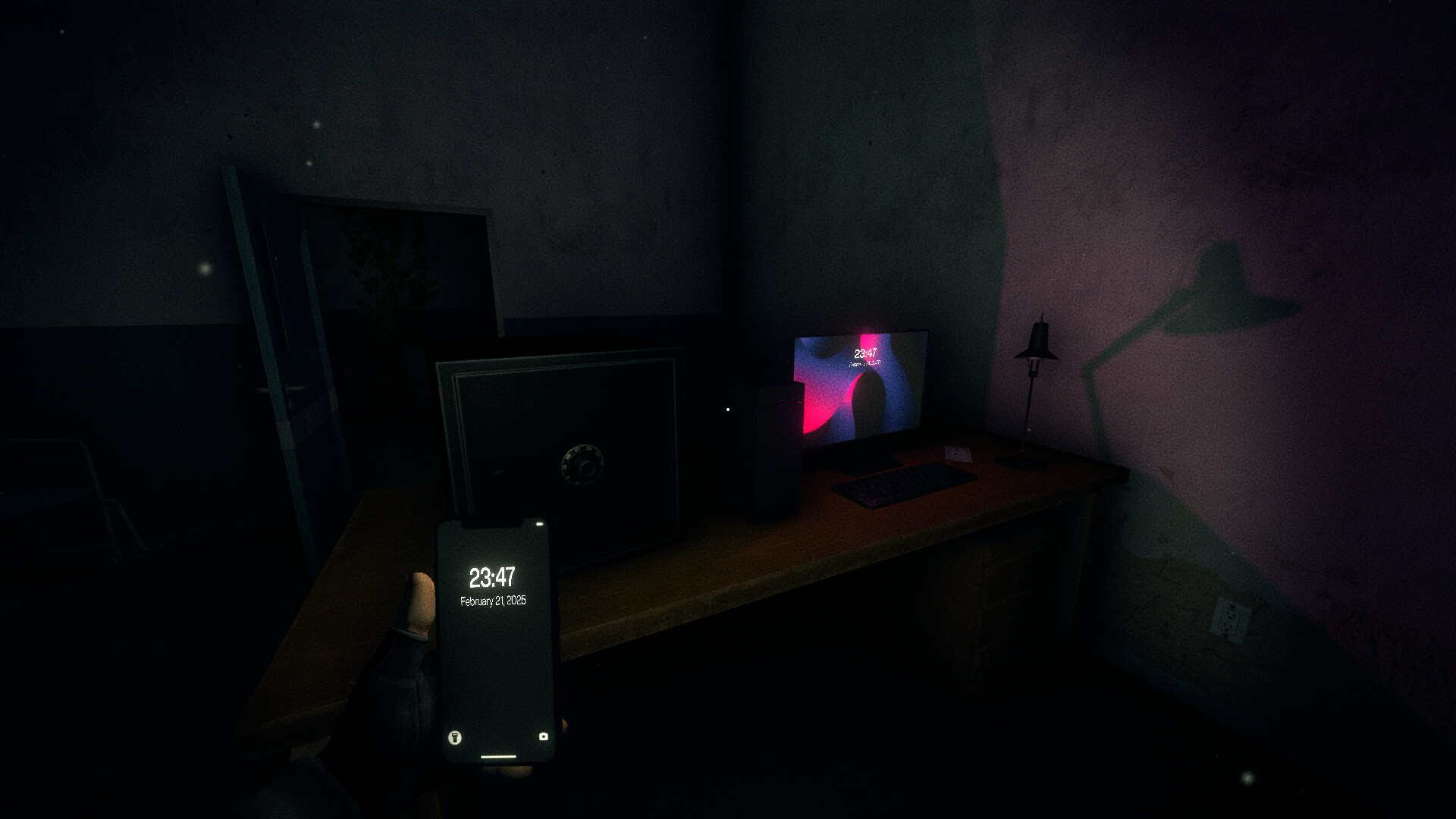Toggle the flashlight on the lock screen
This screenshot has width=1456, height=819.
point(454,737)
